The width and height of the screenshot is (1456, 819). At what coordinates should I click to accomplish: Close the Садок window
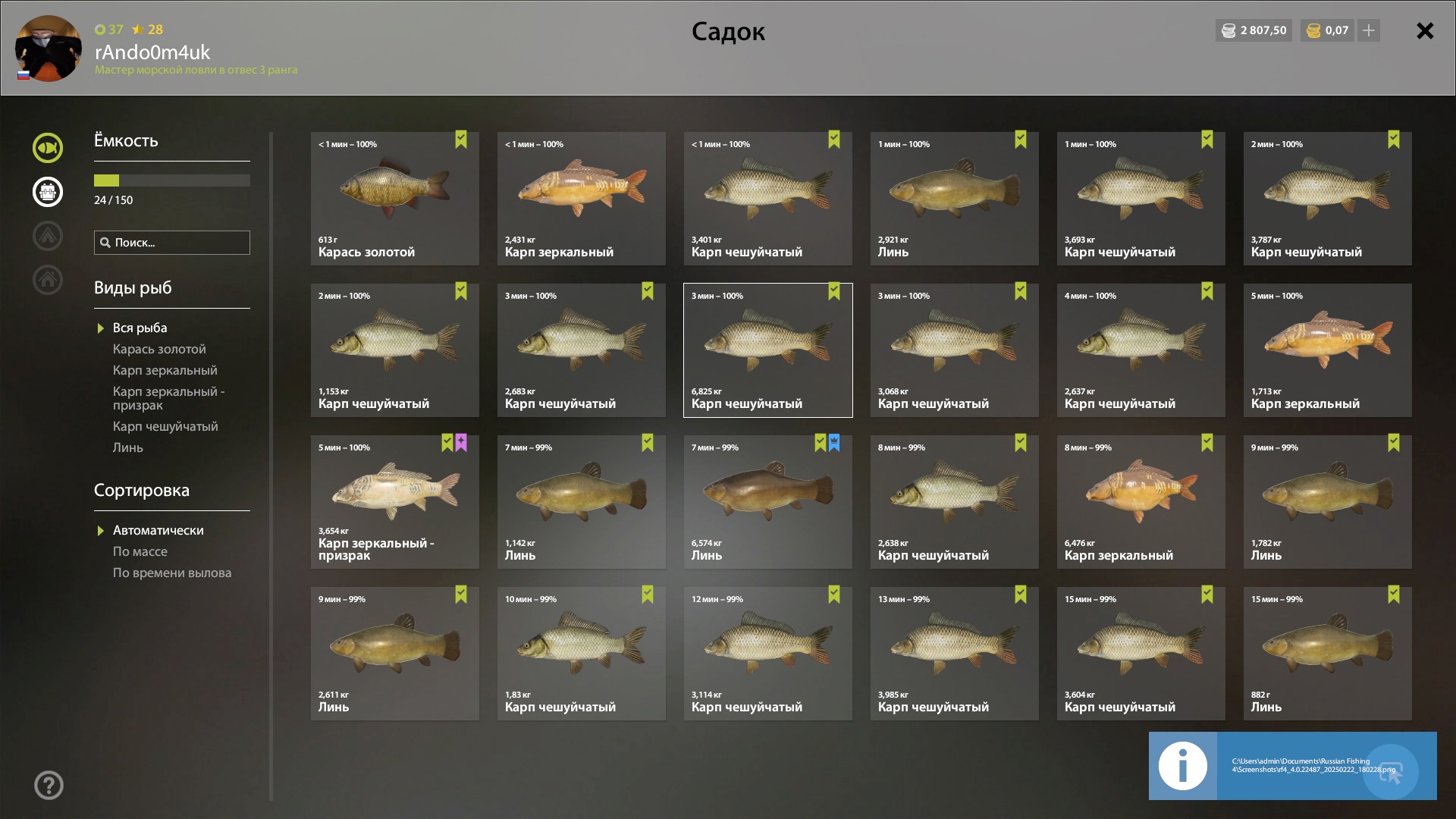point(1425,31)
